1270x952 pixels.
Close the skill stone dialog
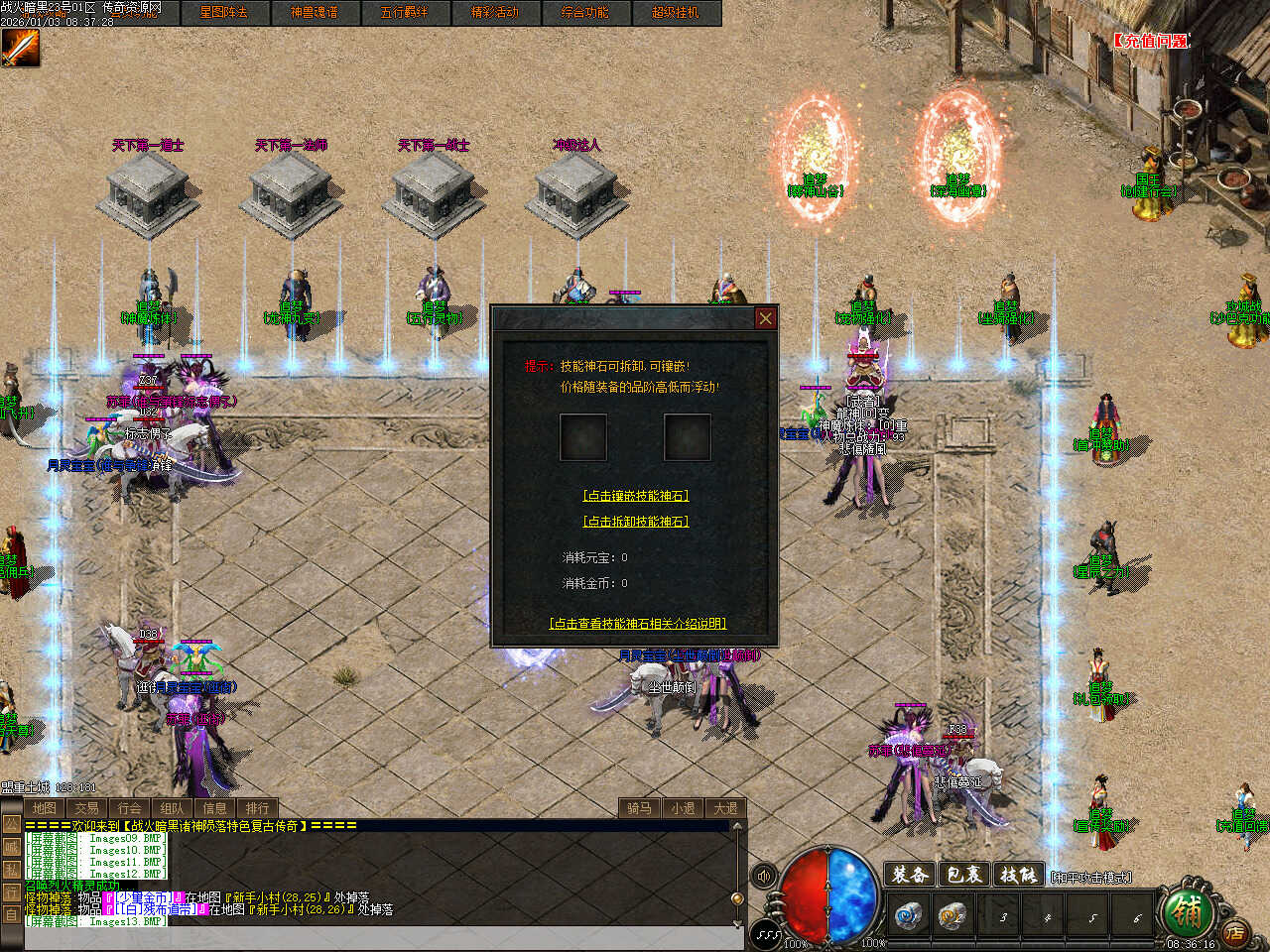point(765,318)
